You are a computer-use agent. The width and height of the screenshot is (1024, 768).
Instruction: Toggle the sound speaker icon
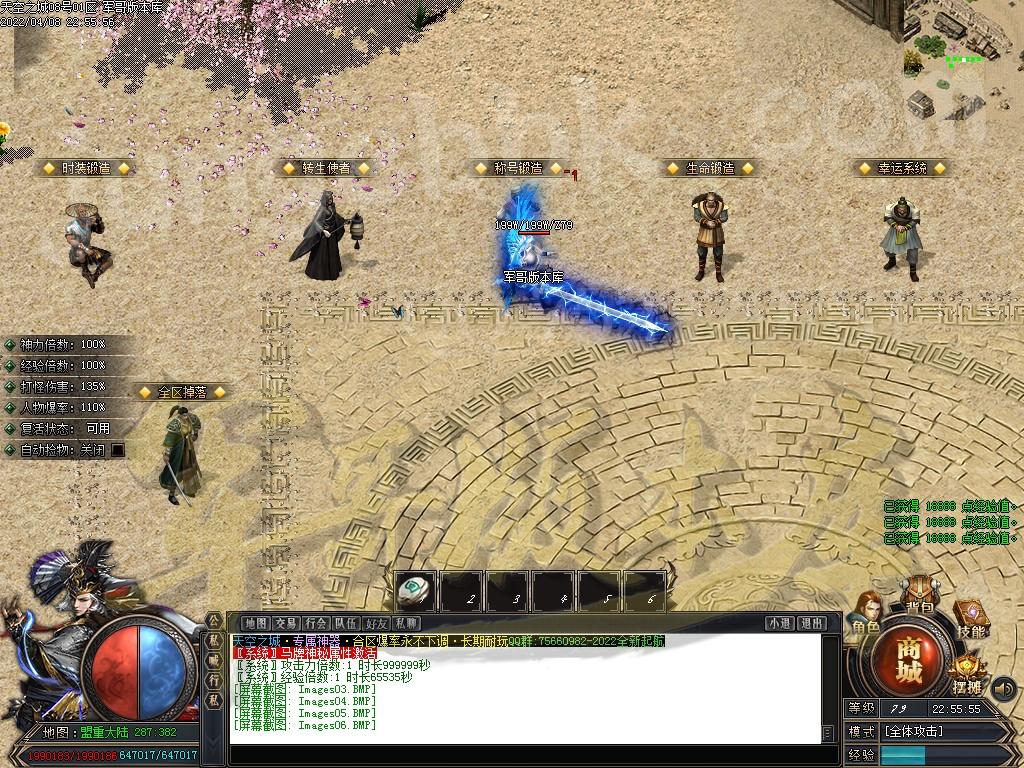1003,689
